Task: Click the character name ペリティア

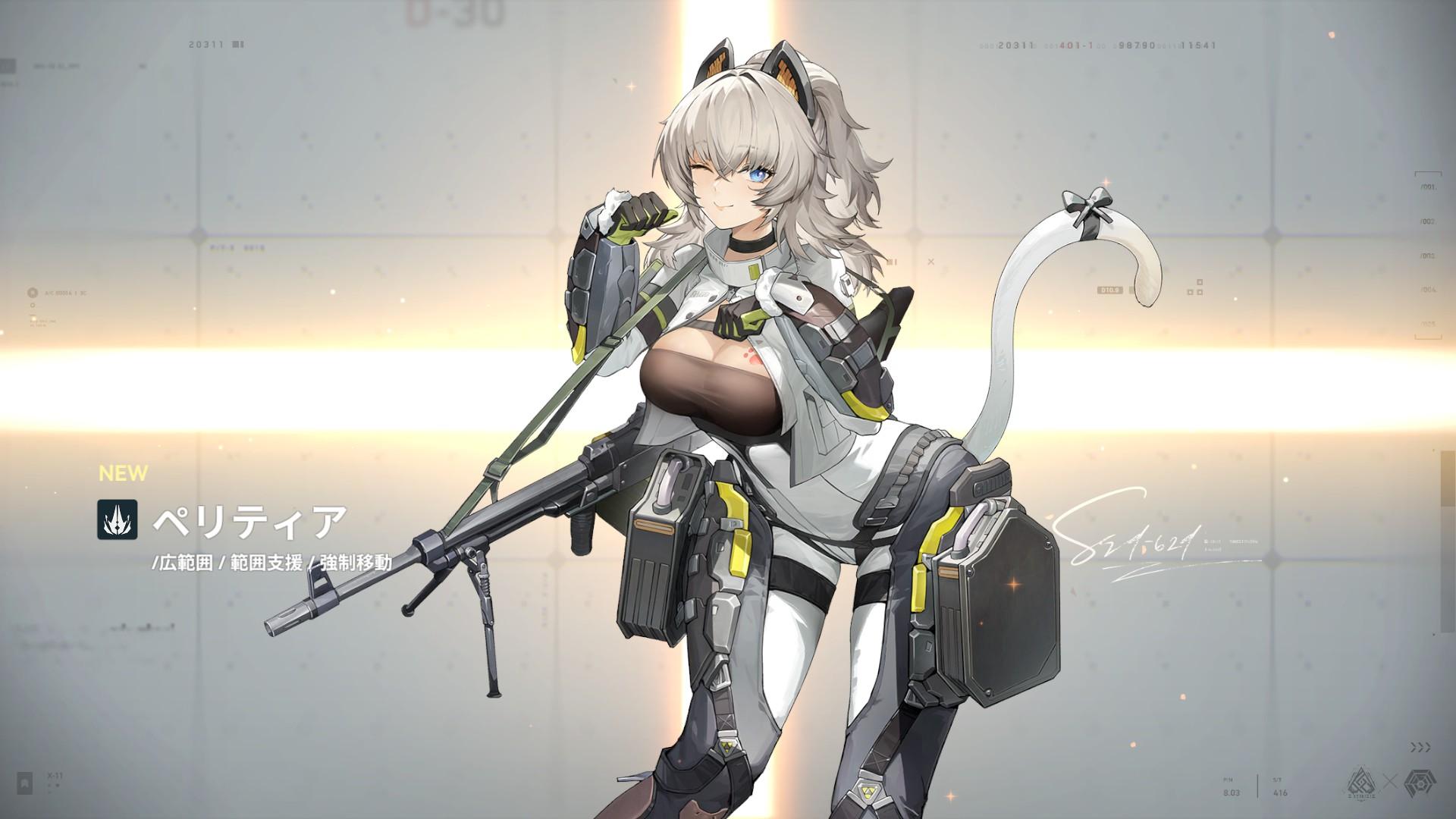Action: tap(248, 521)
